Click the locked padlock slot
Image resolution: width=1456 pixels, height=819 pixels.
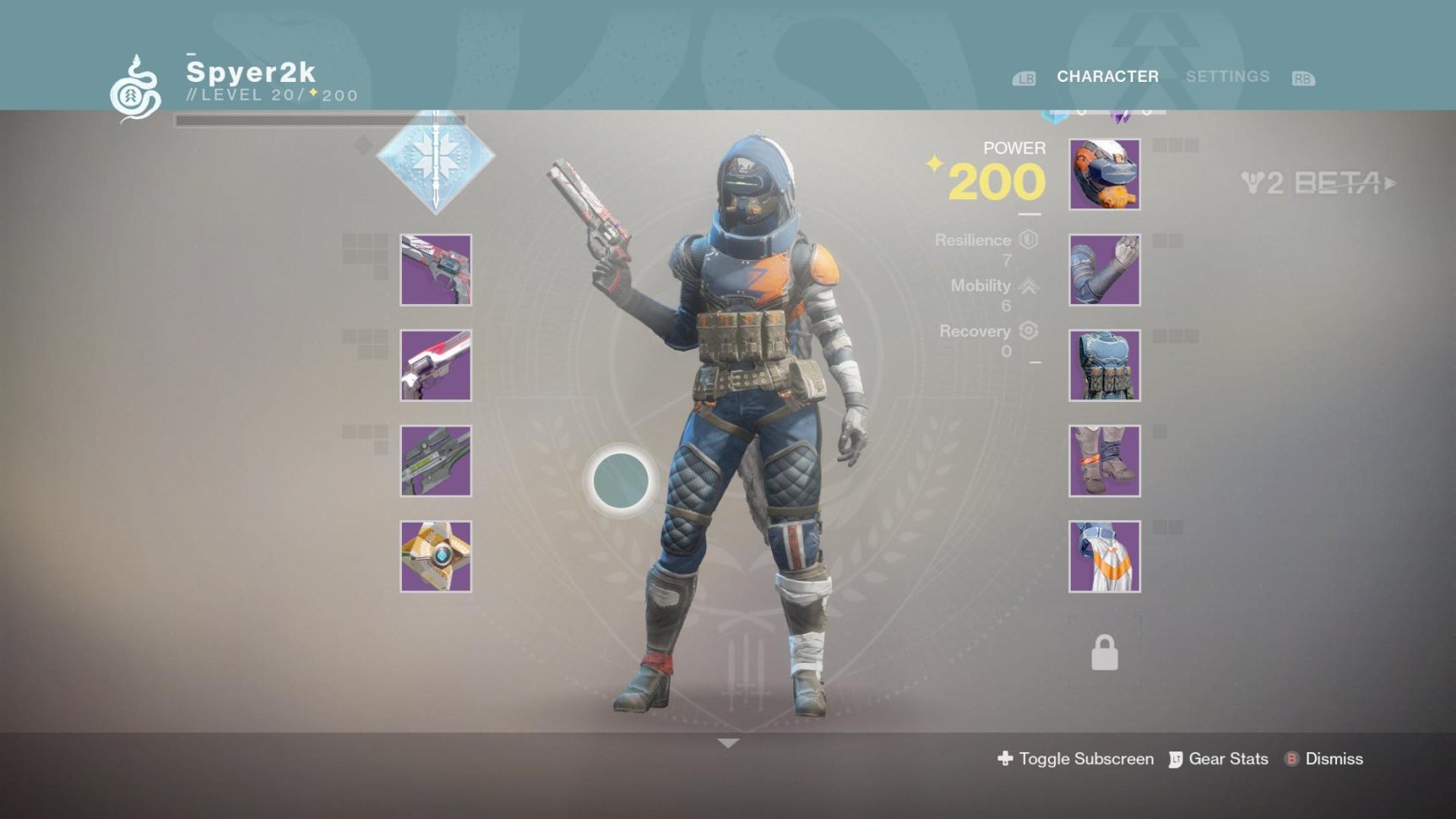pos(1105,653)
